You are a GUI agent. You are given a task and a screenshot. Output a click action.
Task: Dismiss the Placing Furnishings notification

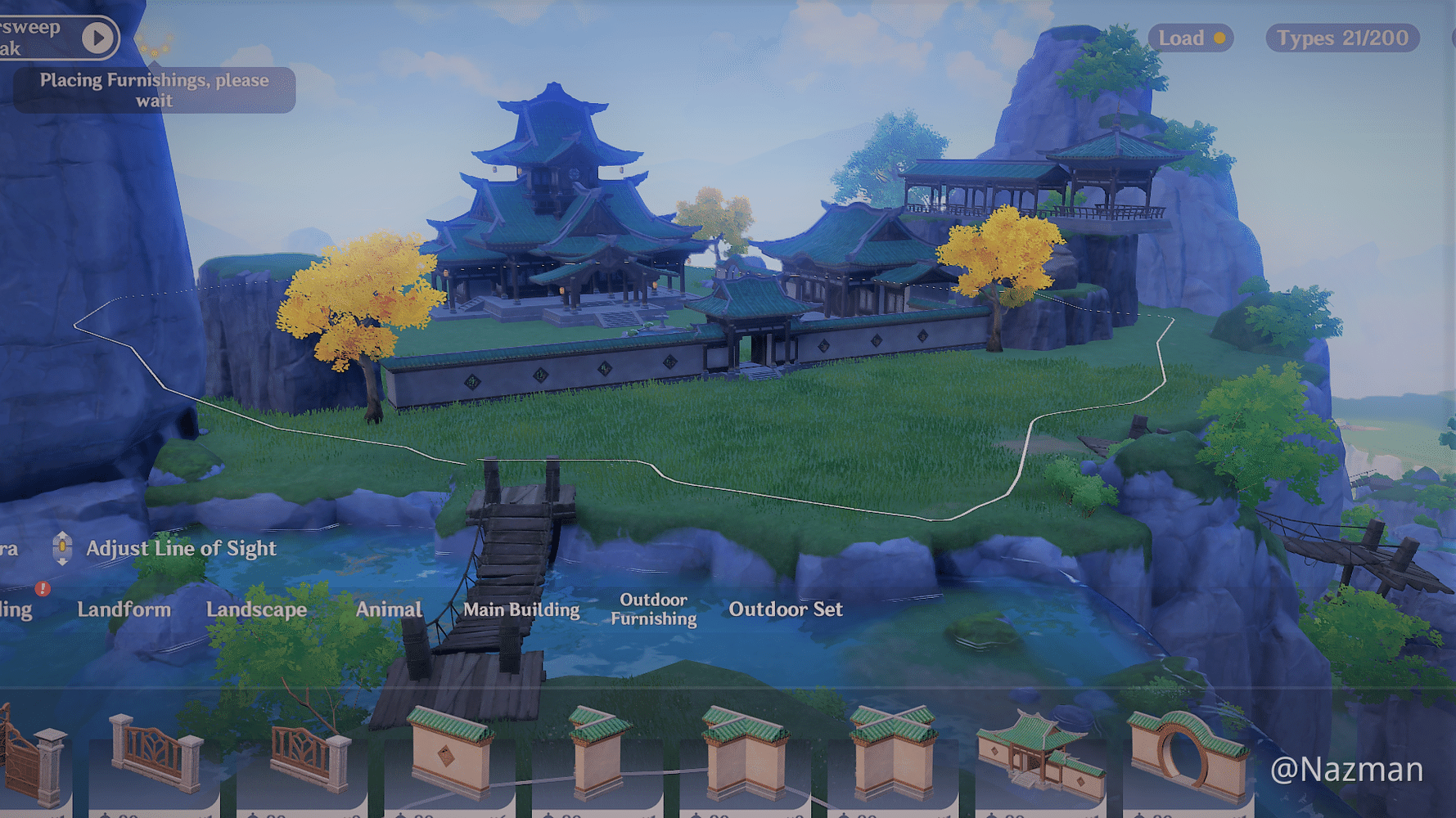154,88
